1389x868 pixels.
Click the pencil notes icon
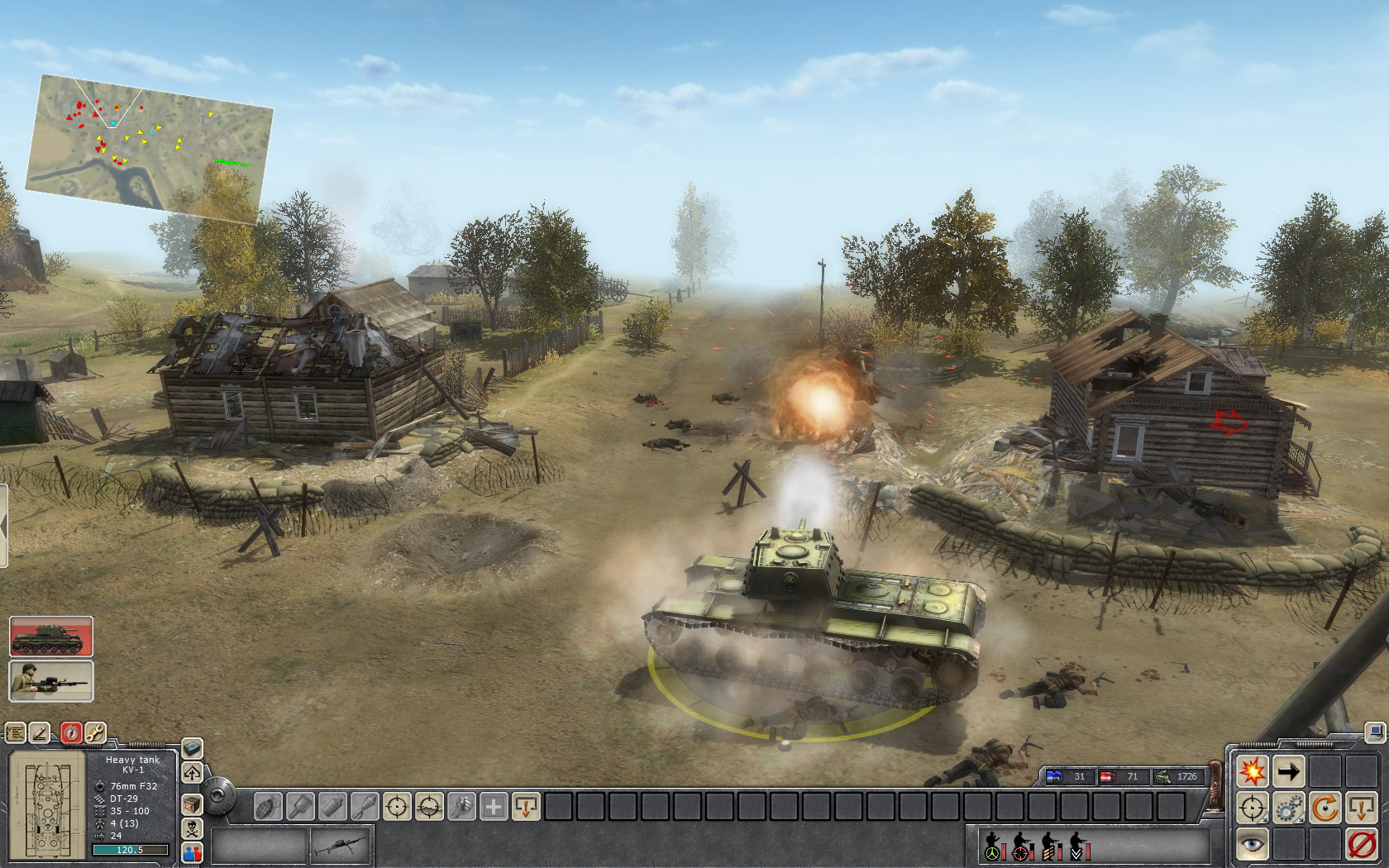(x=40, y=733)
